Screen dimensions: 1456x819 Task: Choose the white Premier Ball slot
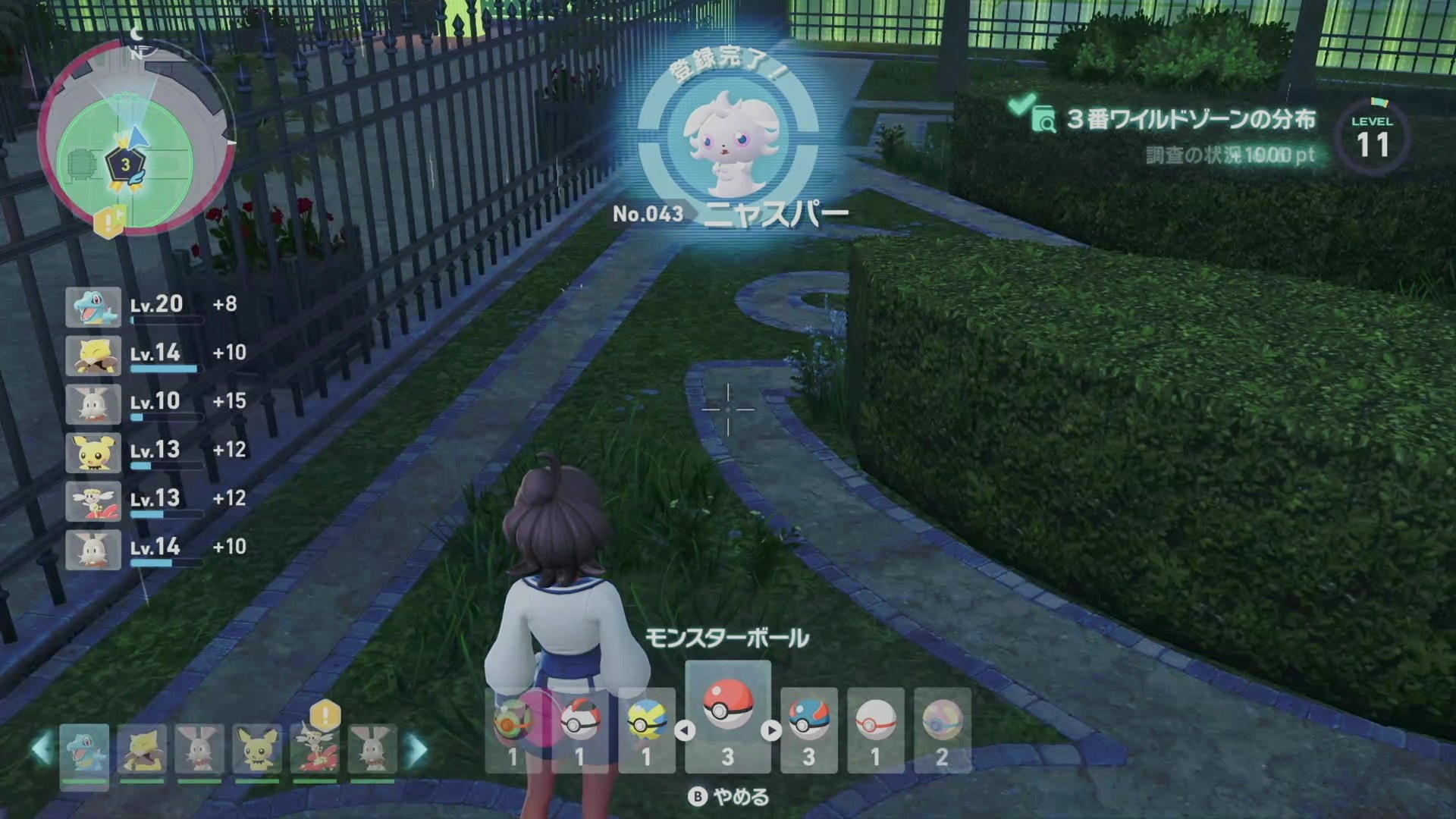tap(875, 730)
